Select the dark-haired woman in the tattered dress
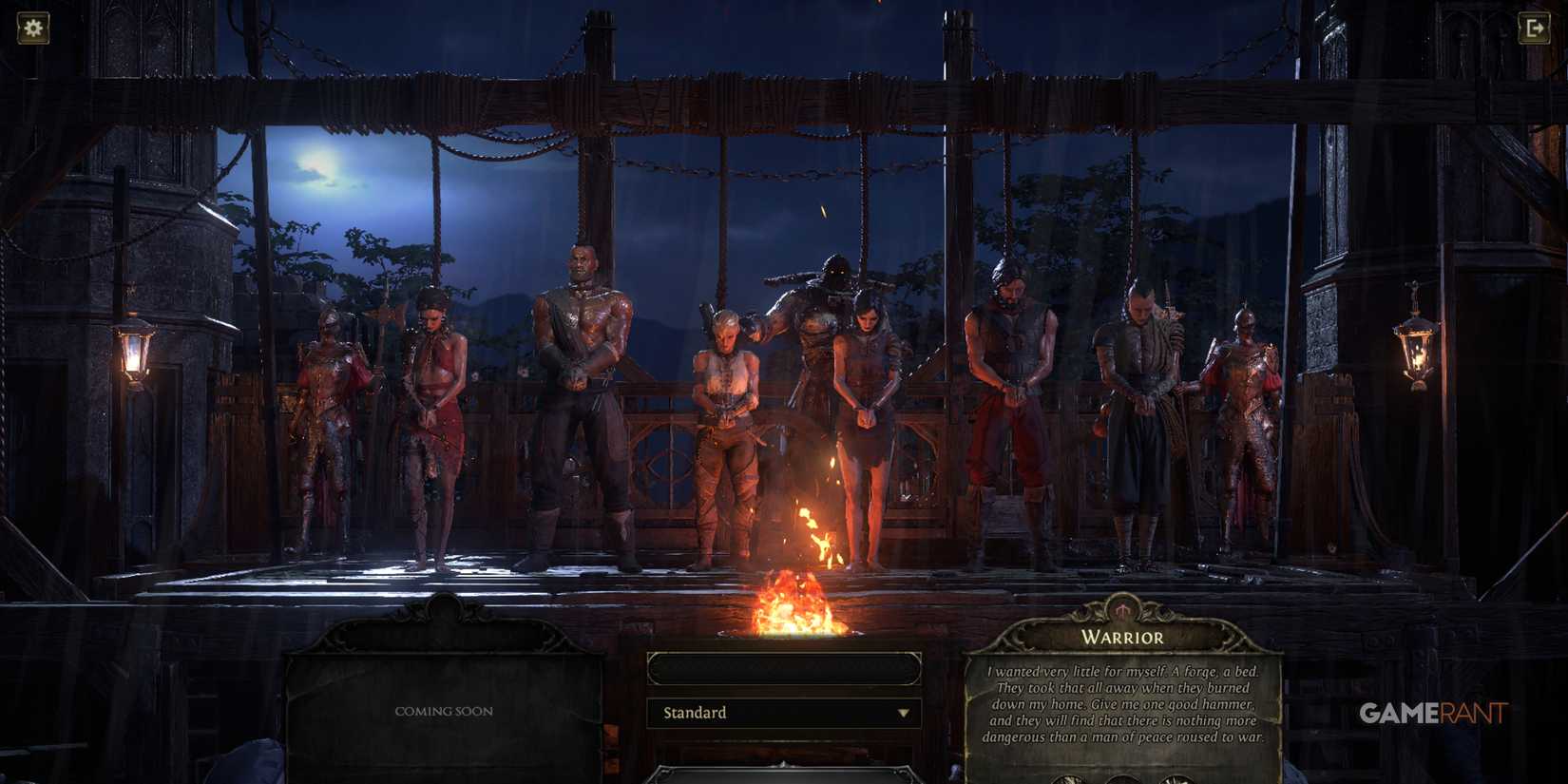Image resolution: width=1568 pixels, height=784 pixels. [867, 418]
